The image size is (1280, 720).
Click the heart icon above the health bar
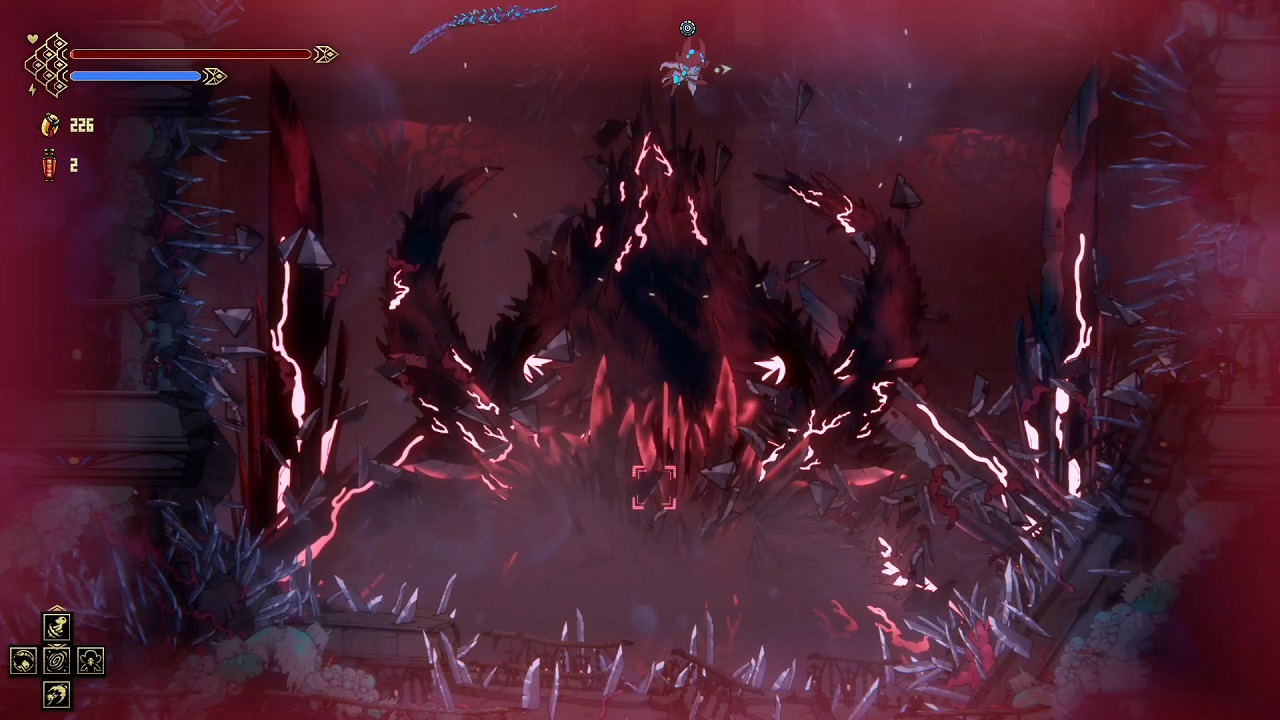[x=33, y=38]
